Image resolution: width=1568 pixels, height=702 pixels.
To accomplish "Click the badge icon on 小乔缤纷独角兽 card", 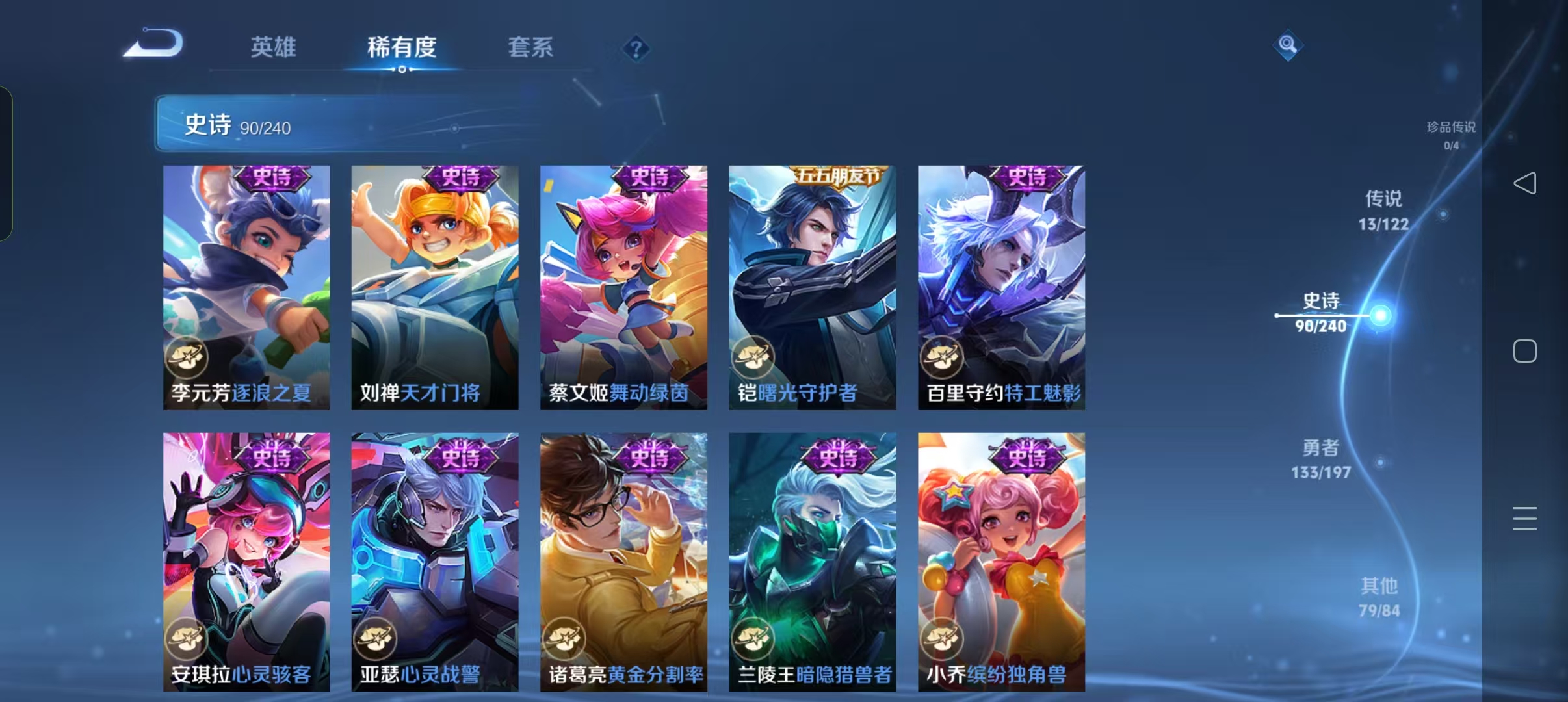I will pos(941,640).
